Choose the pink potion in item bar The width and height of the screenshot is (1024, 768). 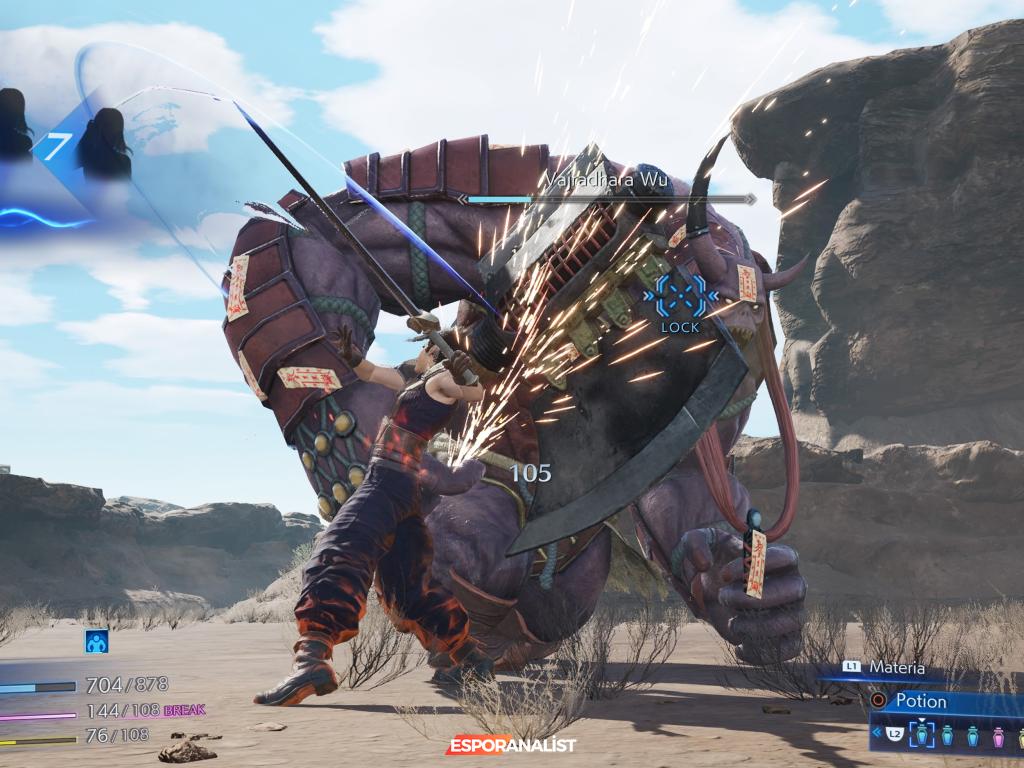click(x=996, y=738)
